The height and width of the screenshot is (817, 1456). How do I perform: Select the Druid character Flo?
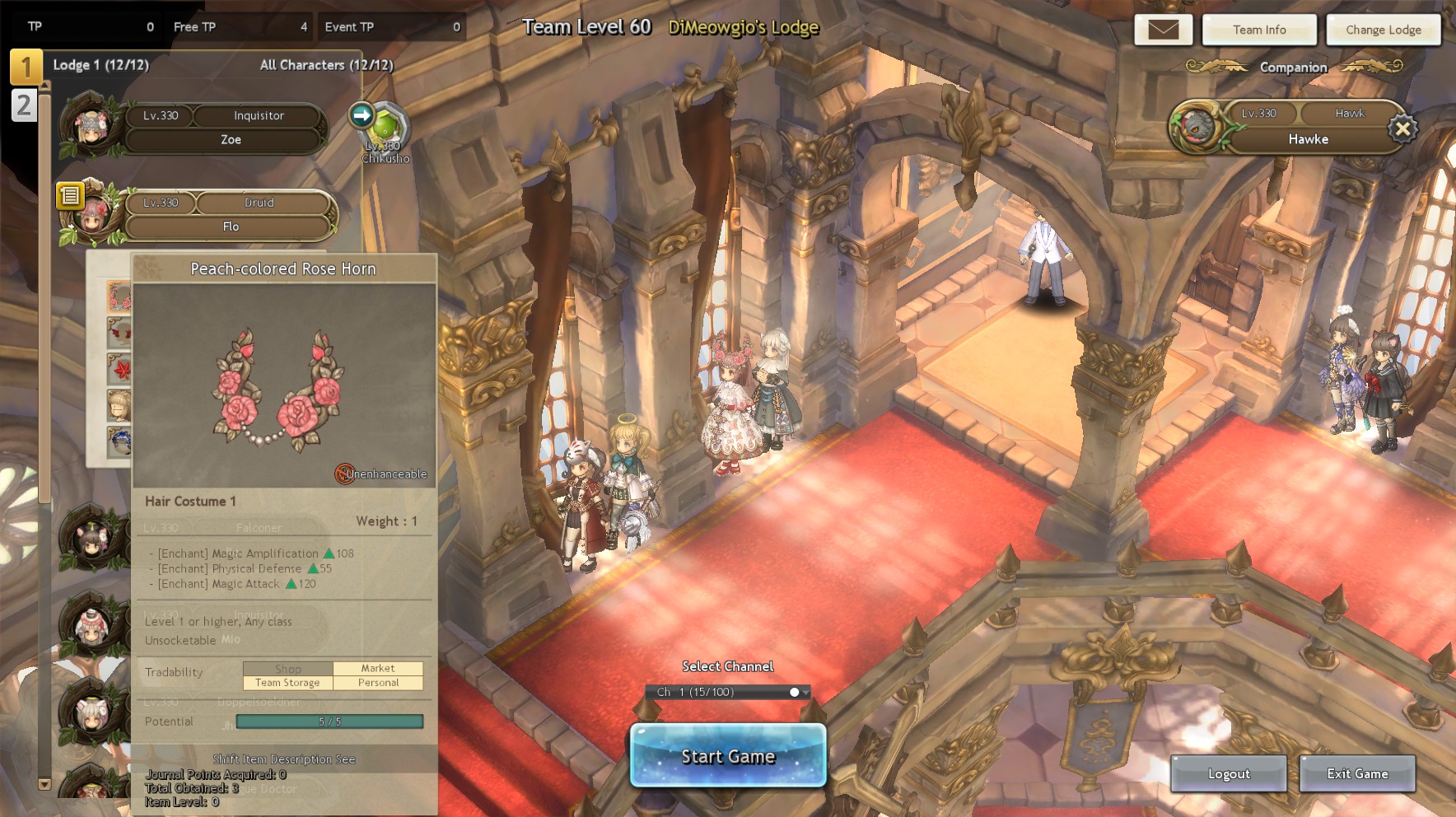tap(229, 216)
